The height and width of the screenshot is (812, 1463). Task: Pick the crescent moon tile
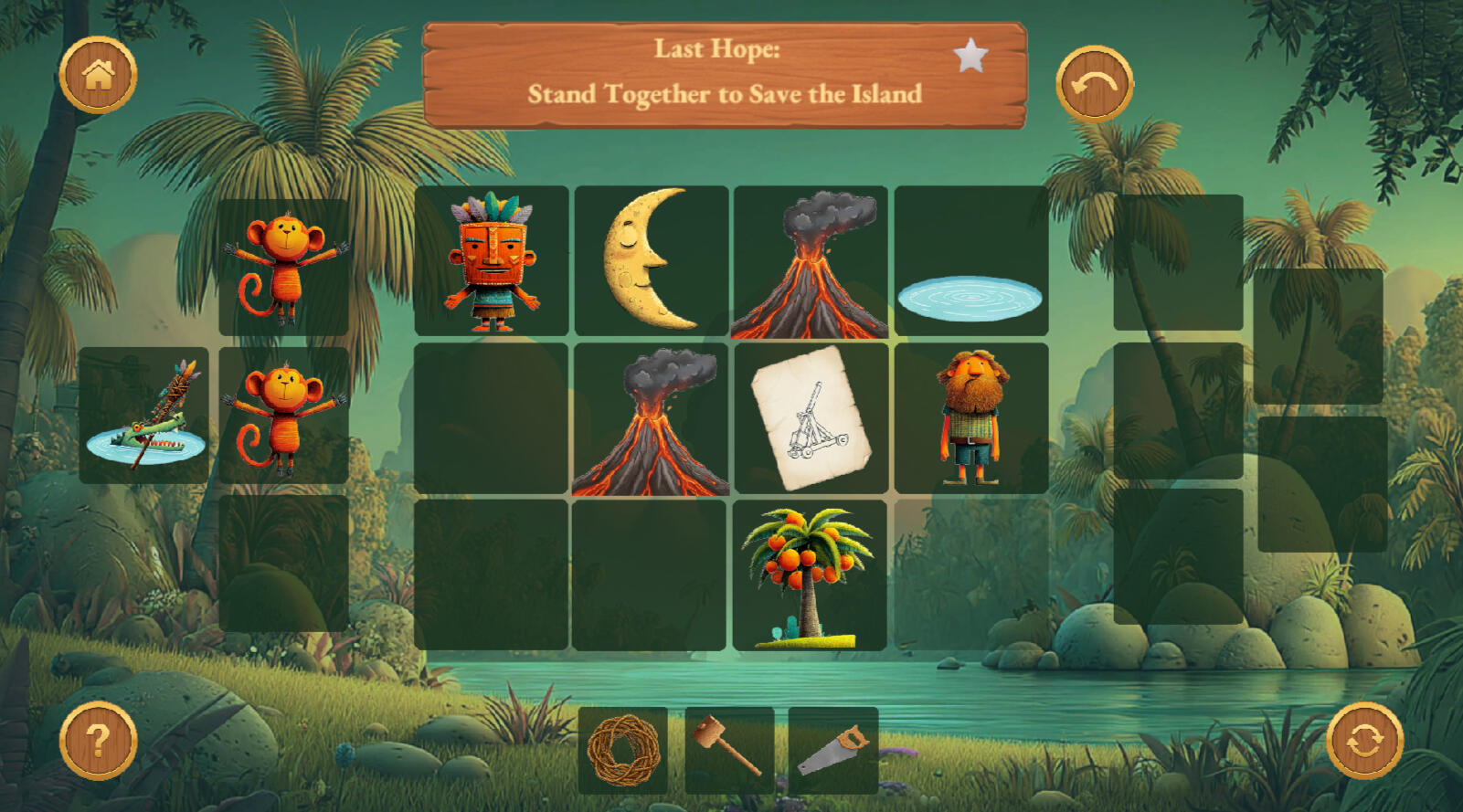click(x=651, y=261)
